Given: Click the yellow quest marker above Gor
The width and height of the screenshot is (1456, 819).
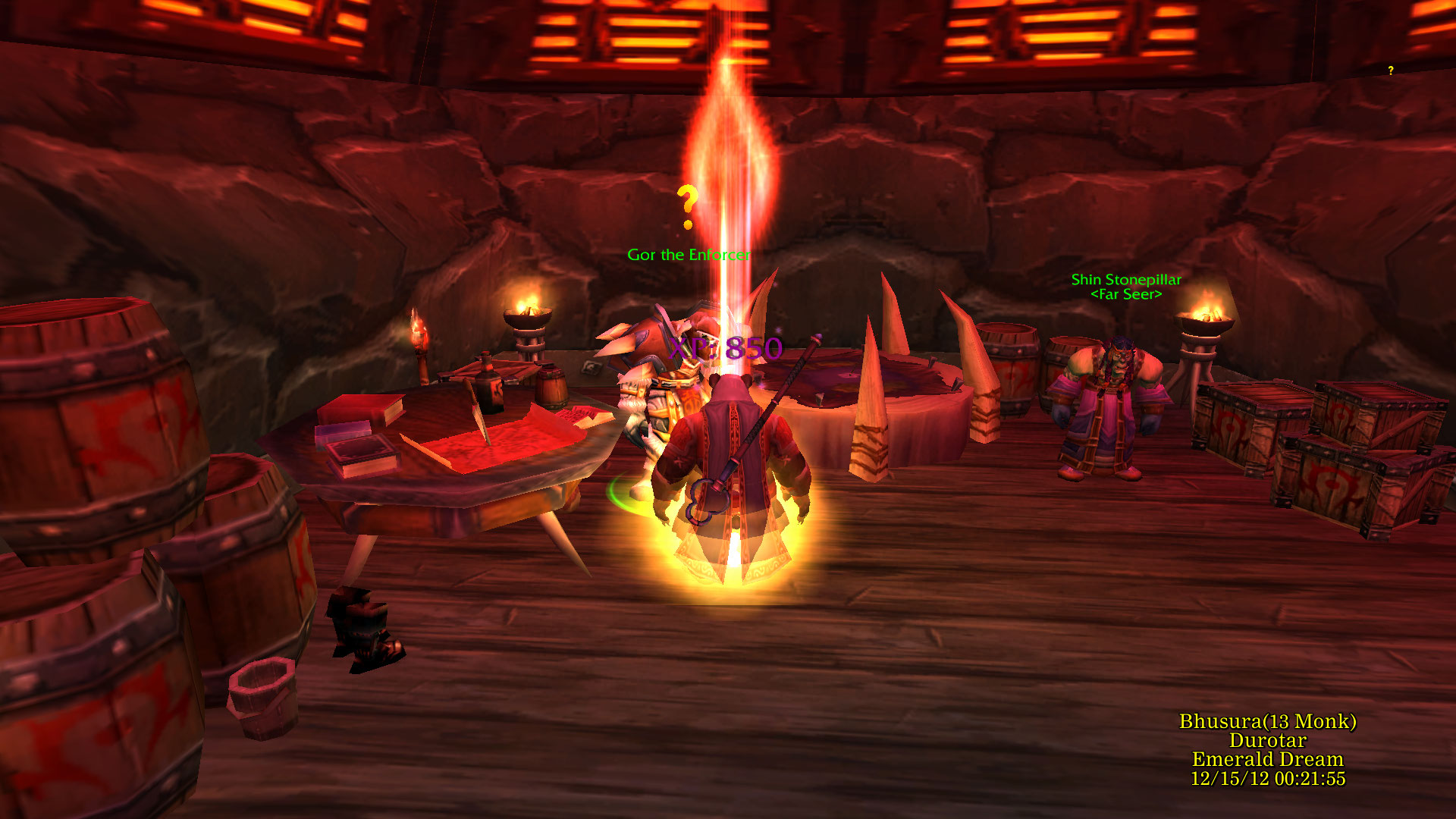Looking at the screenshot, I should click(687, 206).
